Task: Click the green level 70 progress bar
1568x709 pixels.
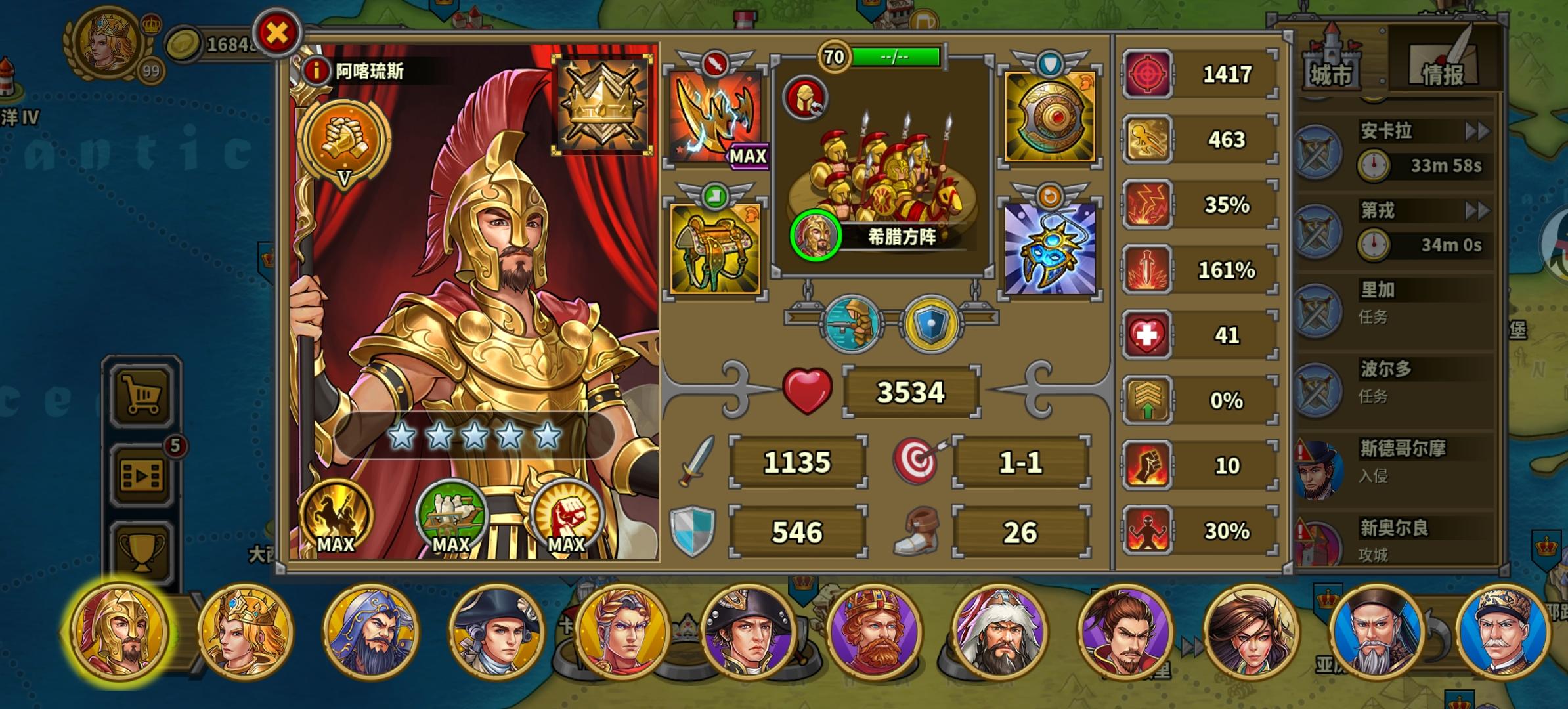Action: coord(893,56)
